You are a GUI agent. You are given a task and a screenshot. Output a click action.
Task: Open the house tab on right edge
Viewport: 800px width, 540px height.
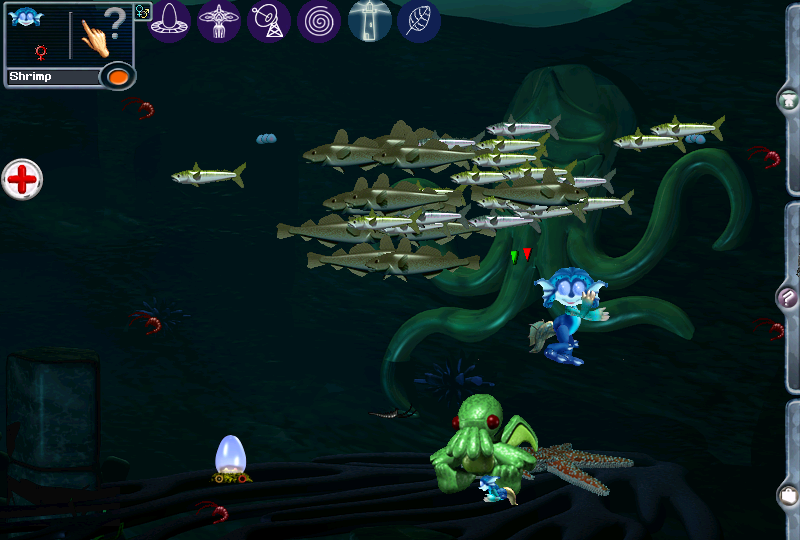click(x=789, y=100)
